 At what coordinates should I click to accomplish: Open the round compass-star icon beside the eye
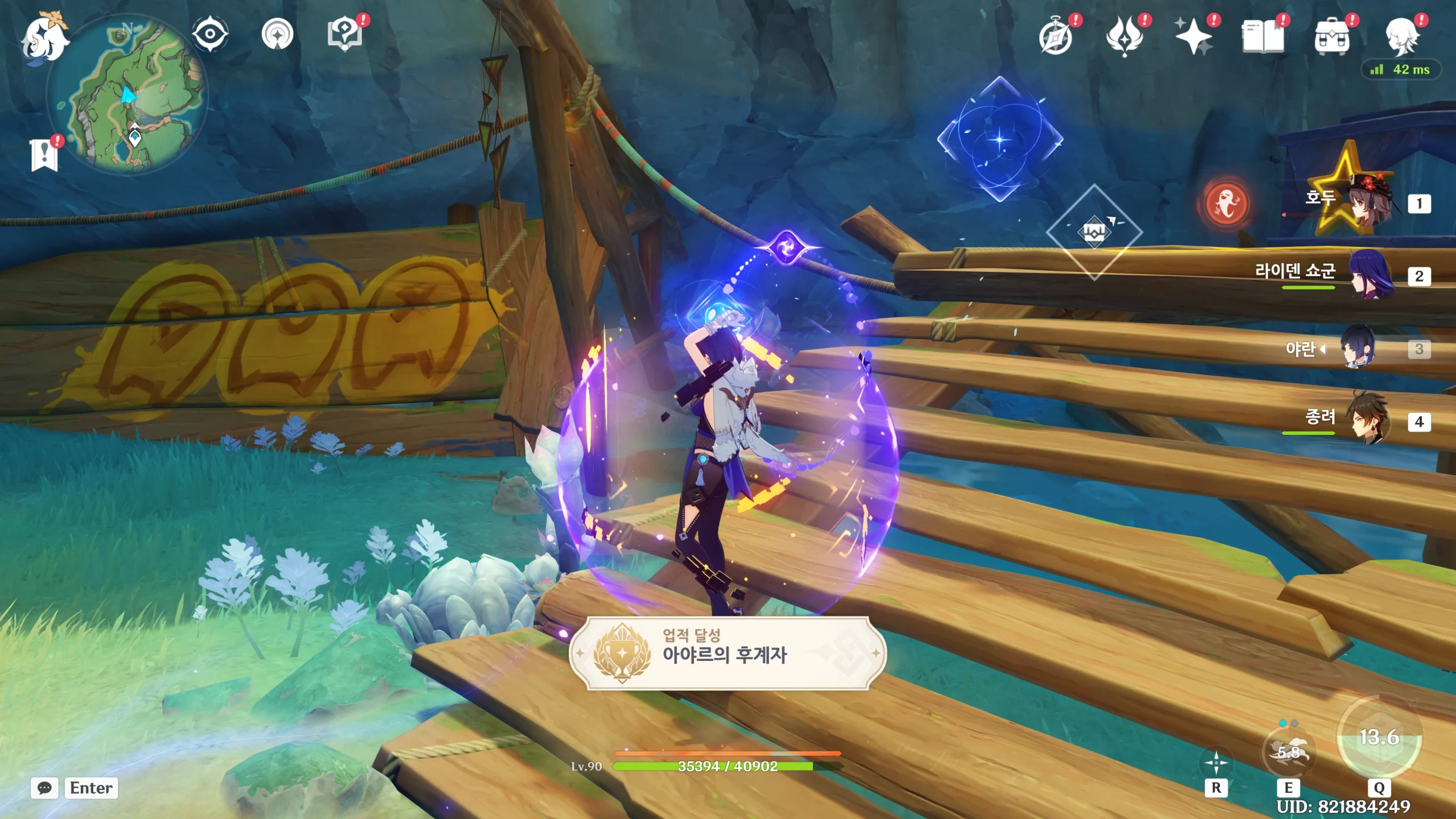pos(277,34)
